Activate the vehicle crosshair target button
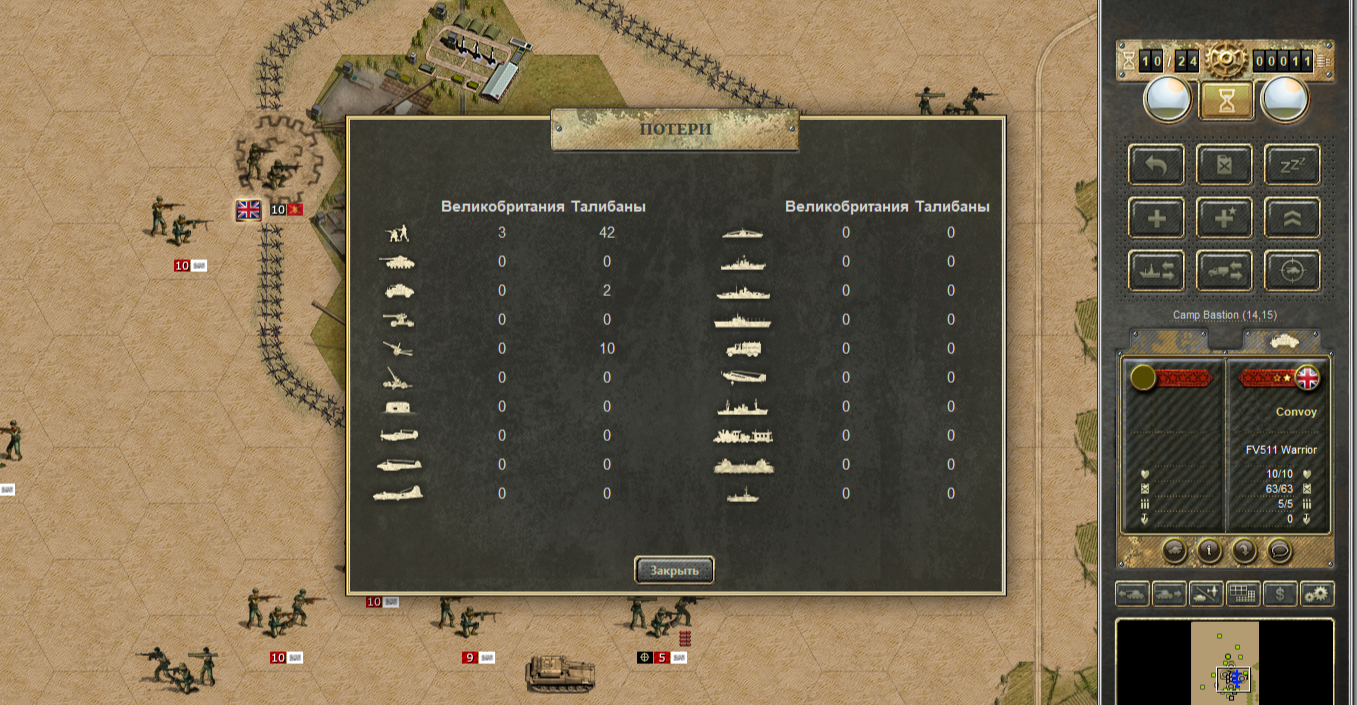 point(1292,271)
